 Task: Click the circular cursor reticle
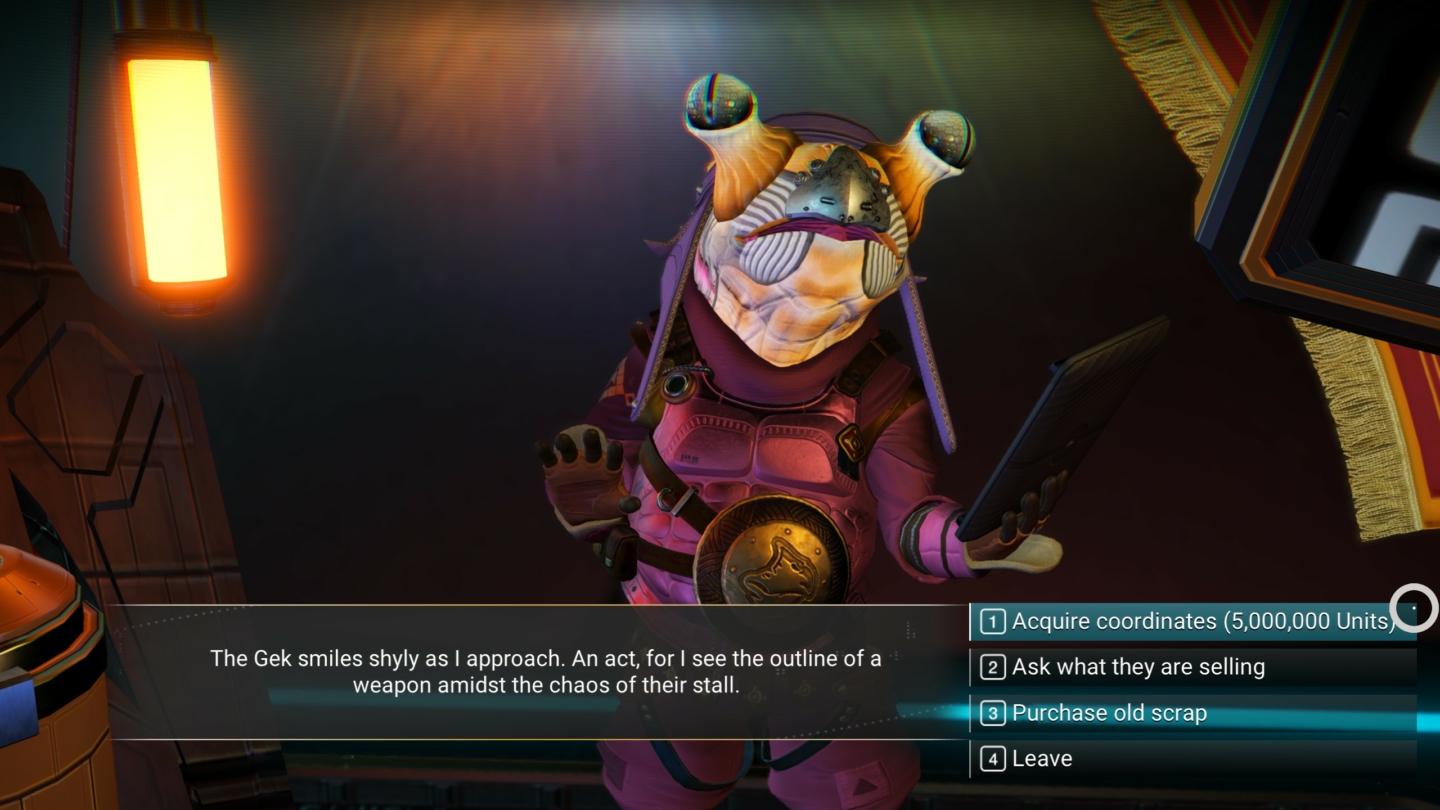point(1414,608)
